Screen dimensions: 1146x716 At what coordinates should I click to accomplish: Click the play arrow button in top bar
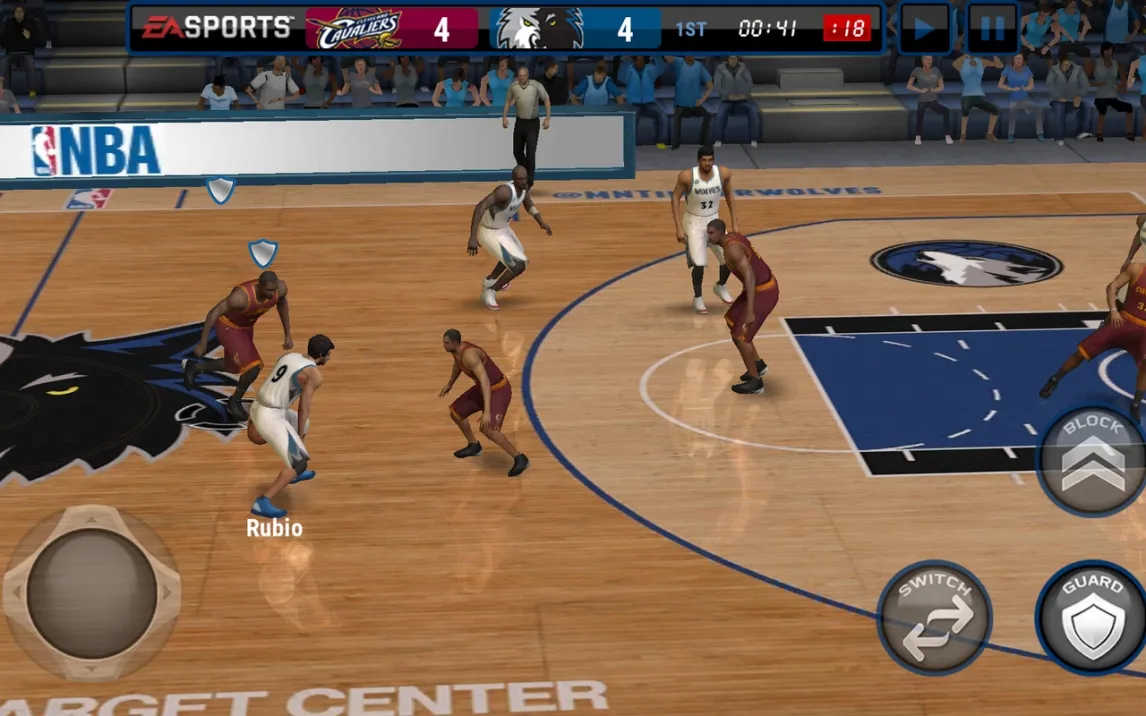(925, 29)
